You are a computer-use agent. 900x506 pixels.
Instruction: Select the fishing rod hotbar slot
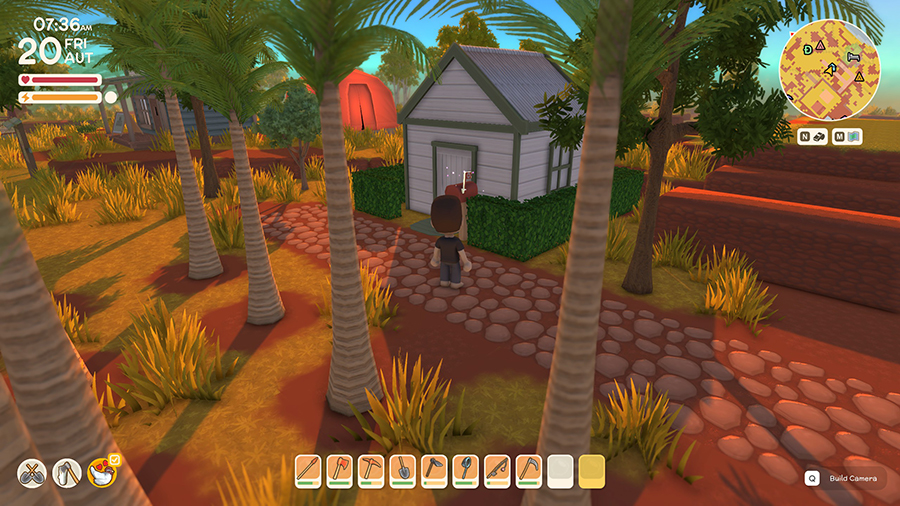click(x=495, y=469)
